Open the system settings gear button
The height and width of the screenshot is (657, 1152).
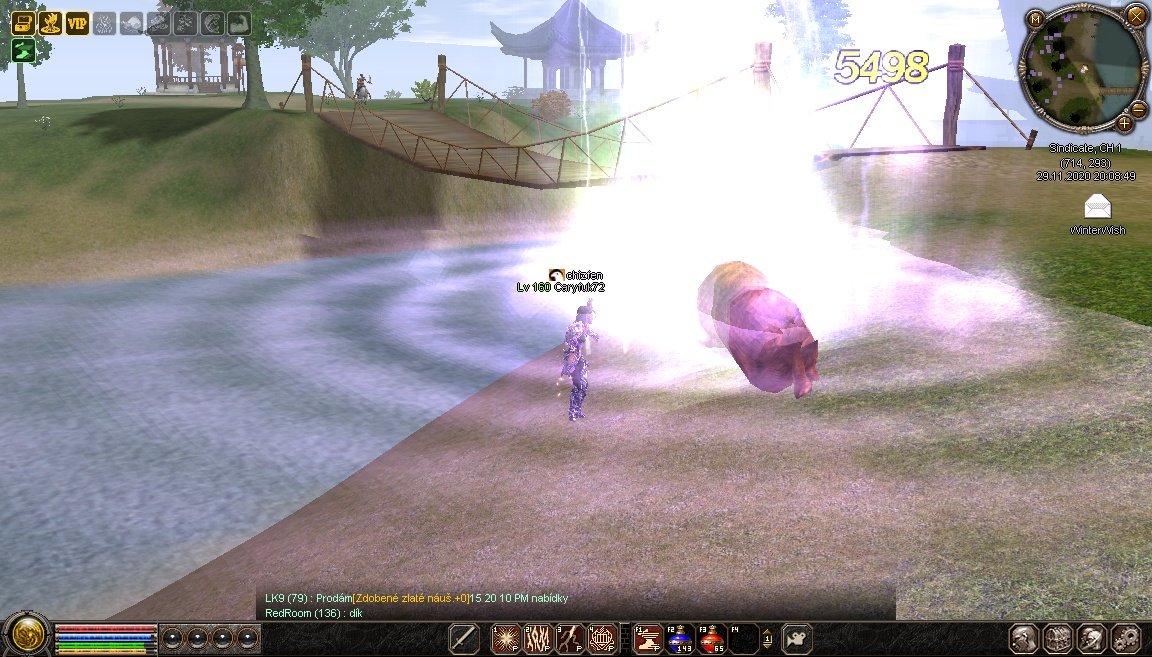[1125, 638]
